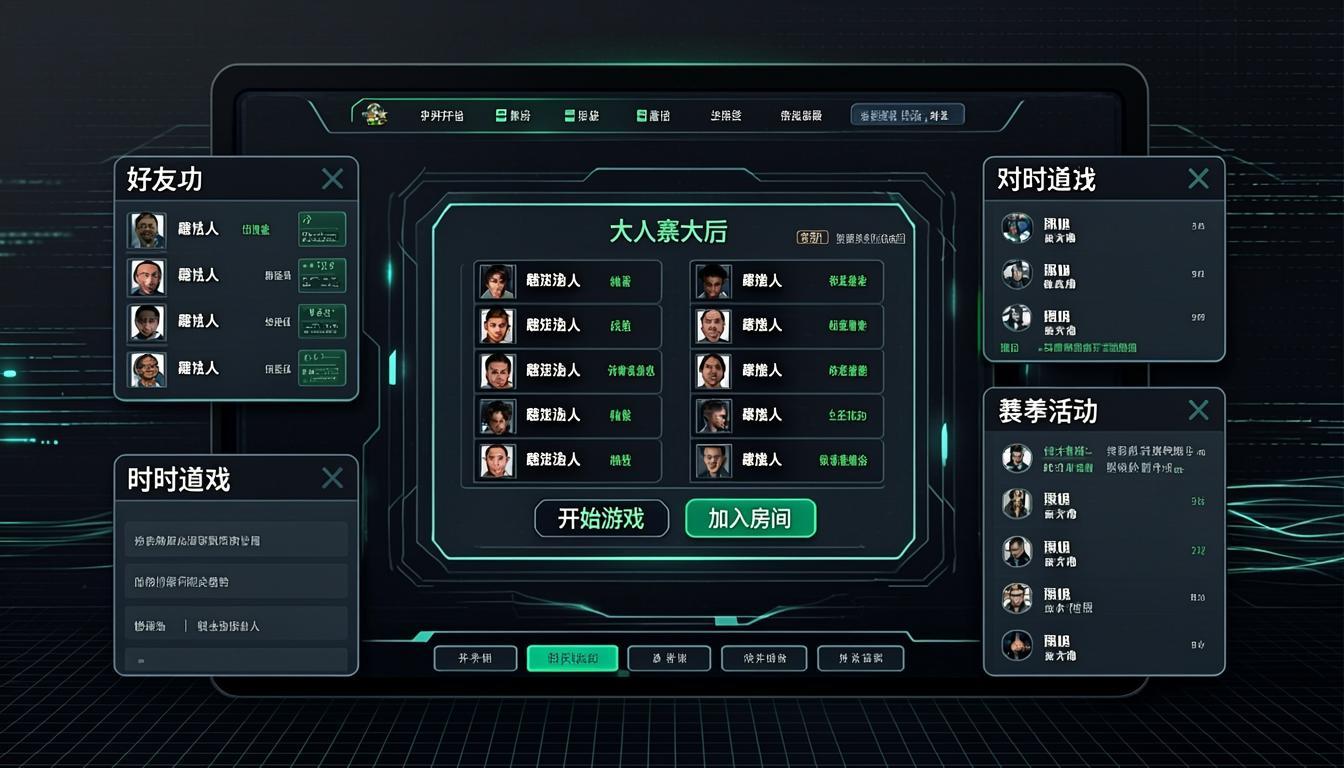The image size is (1344, 768).
Task: Select the fifth menu item in the top navigation
Action: 725,114
